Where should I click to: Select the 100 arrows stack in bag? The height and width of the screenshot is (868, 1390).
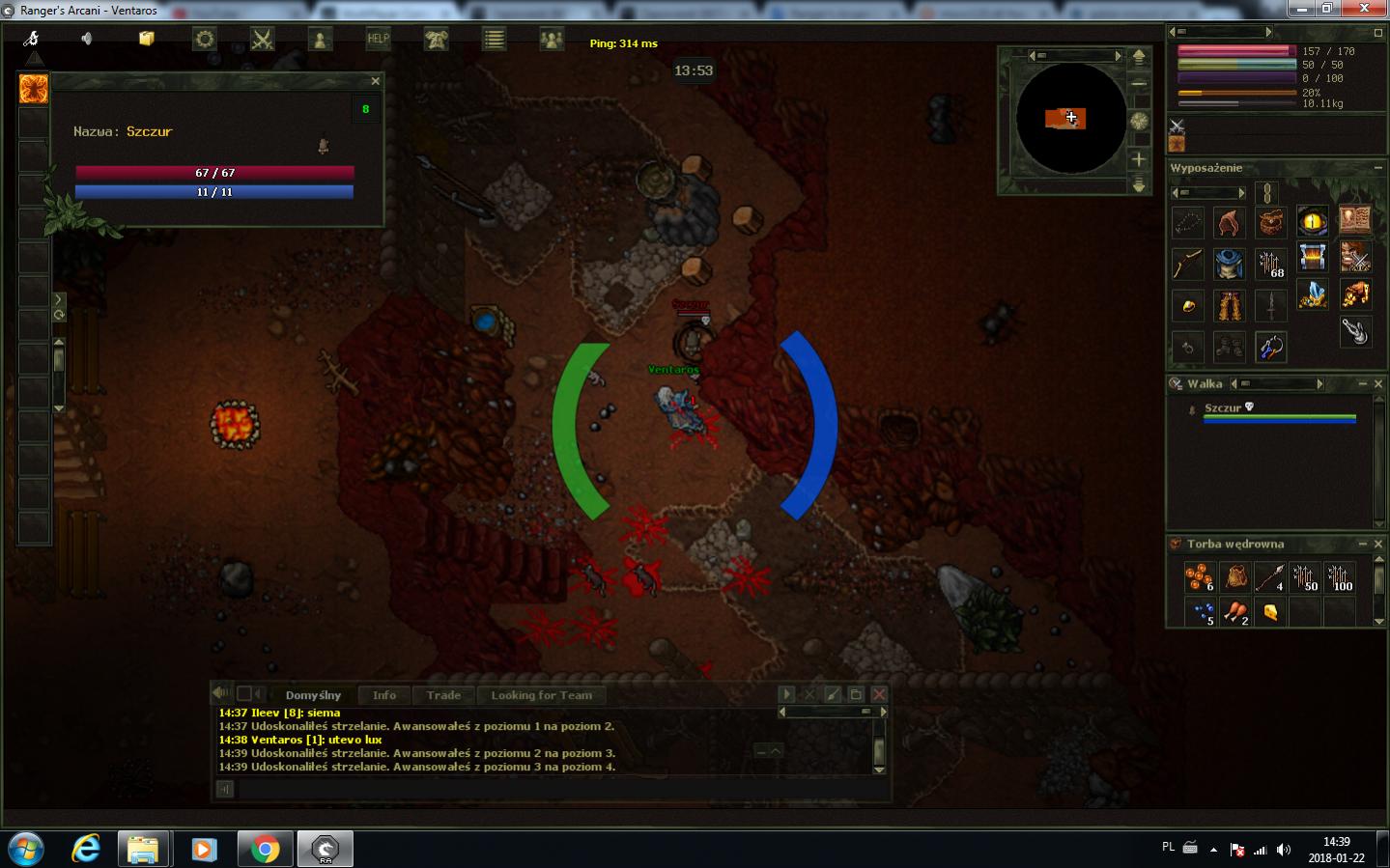(x=1340, y=577)
